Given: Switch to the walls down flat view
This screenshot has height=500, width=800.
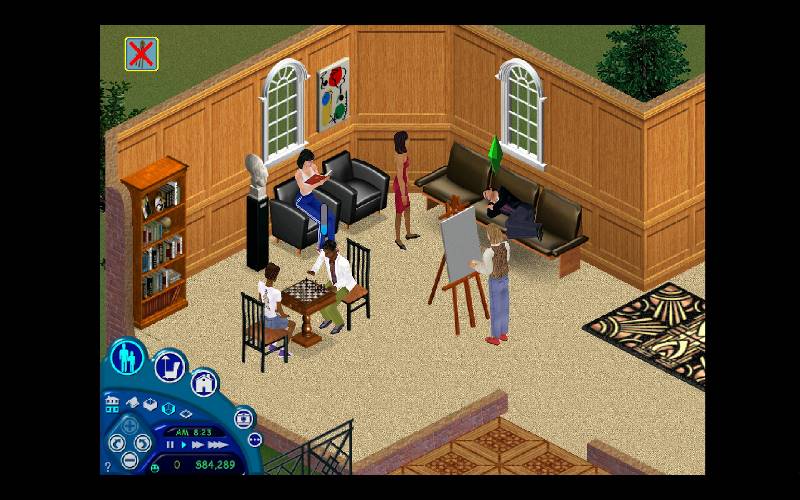Looking at the screenshot, I should (186, 412).
